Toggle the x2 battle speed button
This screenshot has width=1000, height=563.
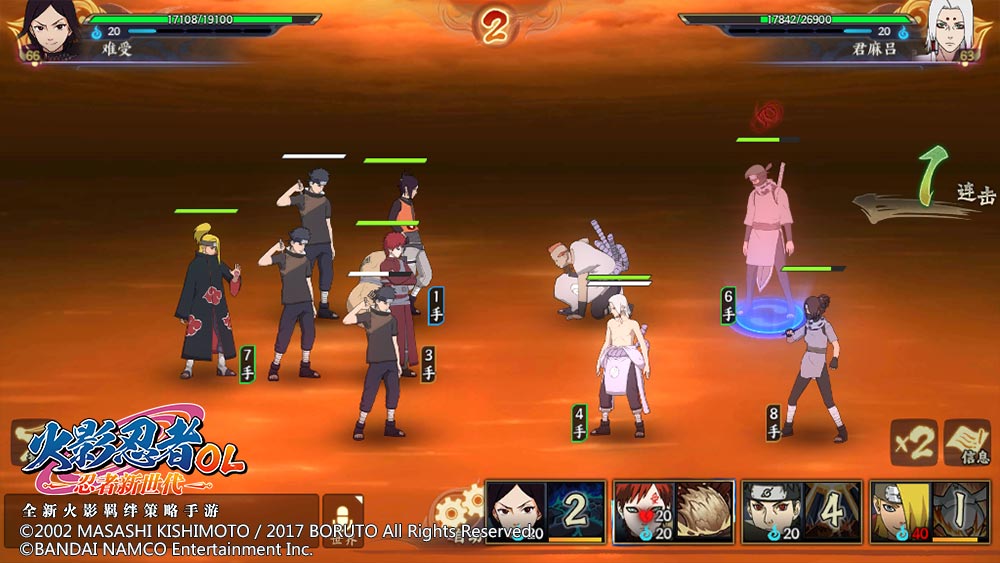point(914,443)
